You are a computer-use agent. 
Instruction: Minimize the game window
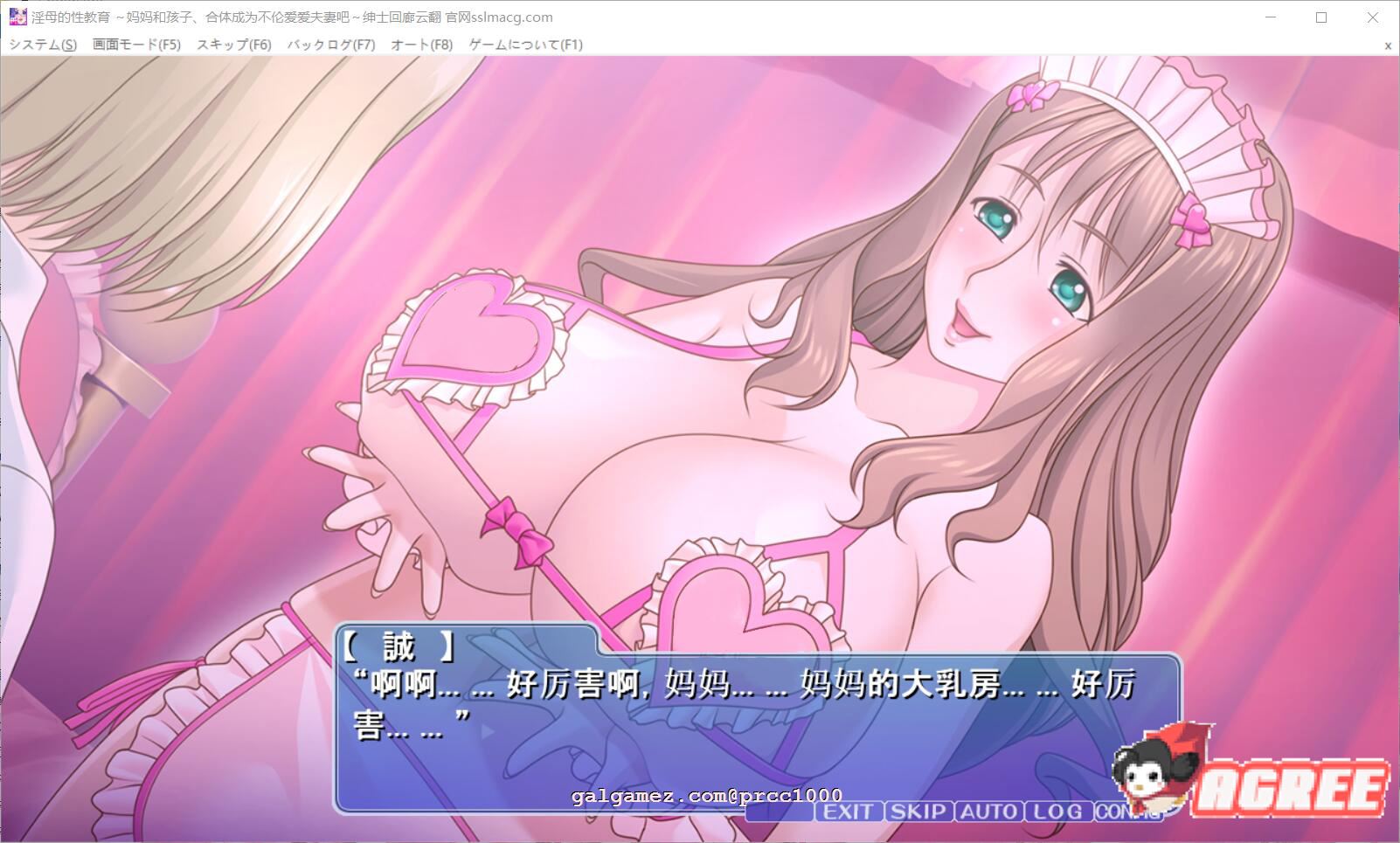[1269, 17]
